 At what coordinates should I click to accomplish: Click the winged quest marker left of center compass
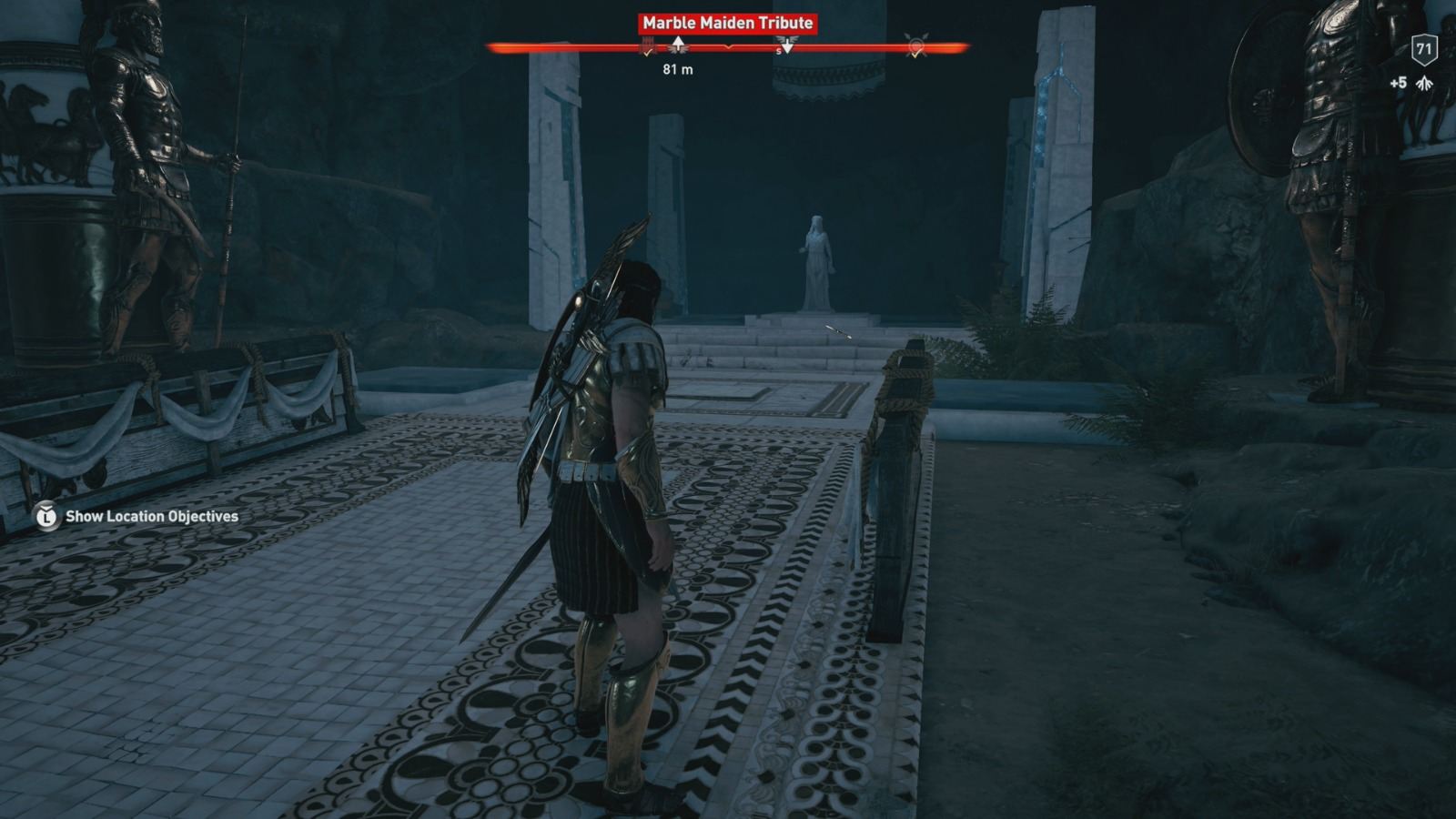click(x=678, y=44)
